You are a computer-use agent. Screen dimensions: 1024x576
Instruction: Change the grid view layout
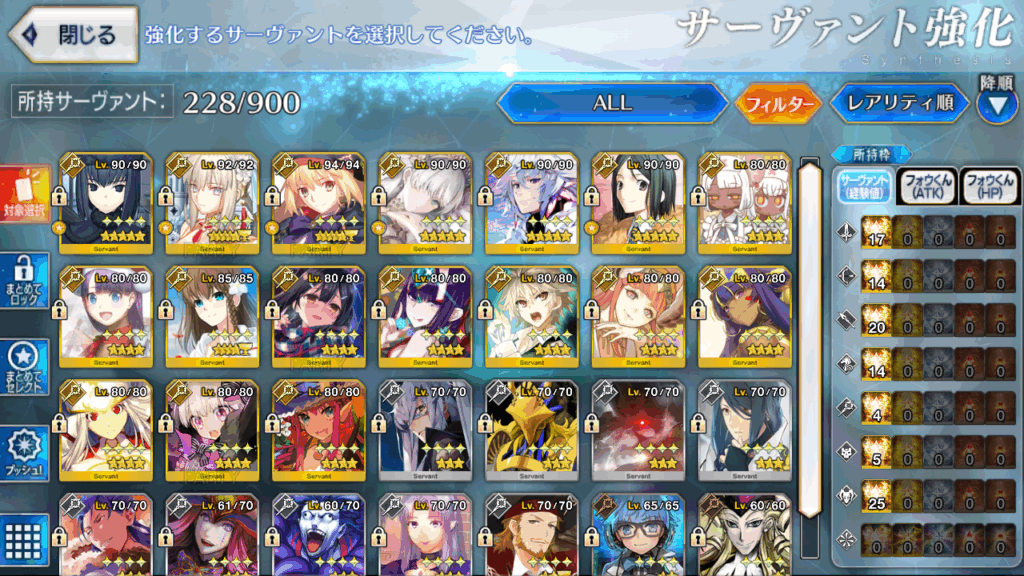coord(25,538)
